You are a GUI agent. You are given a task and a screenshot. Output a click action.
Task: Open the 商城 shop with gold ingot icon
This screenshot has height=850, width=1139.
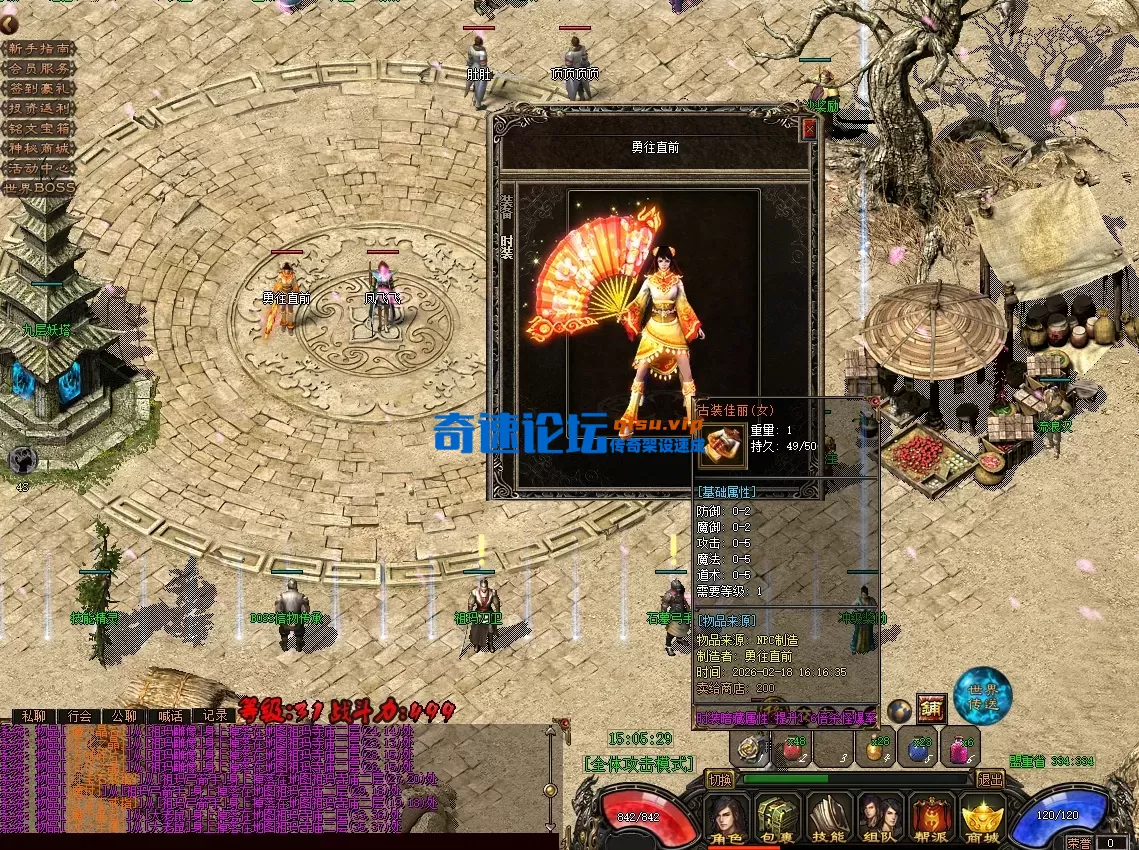(982, 817)
